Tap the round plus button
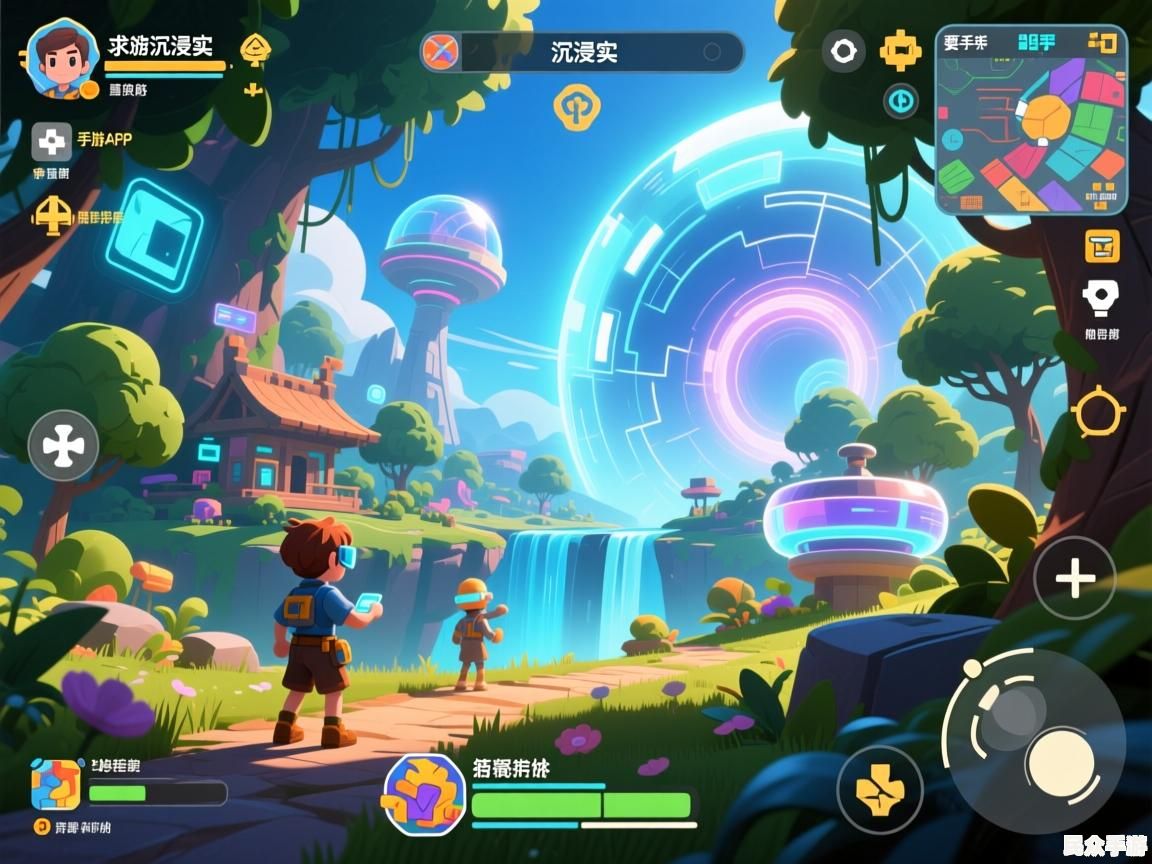The width and height of the screenshot is (1152, 864). point(1075,578)
